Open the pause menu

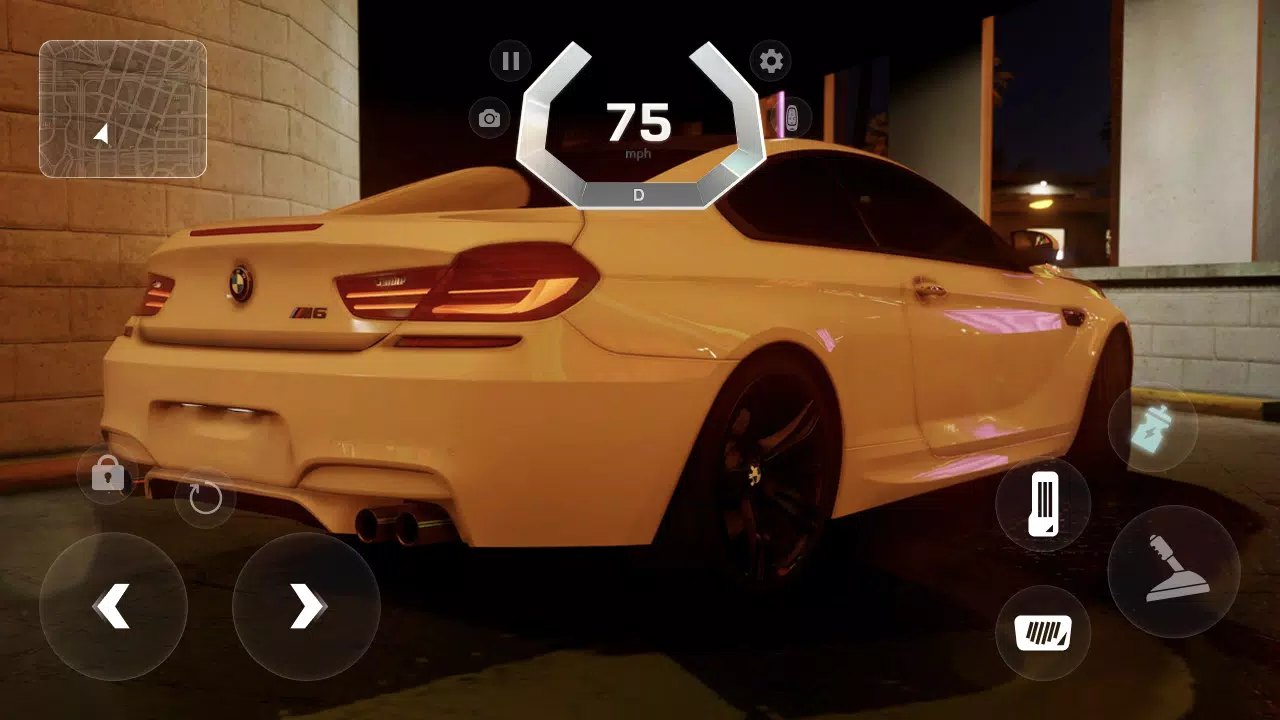510,61
